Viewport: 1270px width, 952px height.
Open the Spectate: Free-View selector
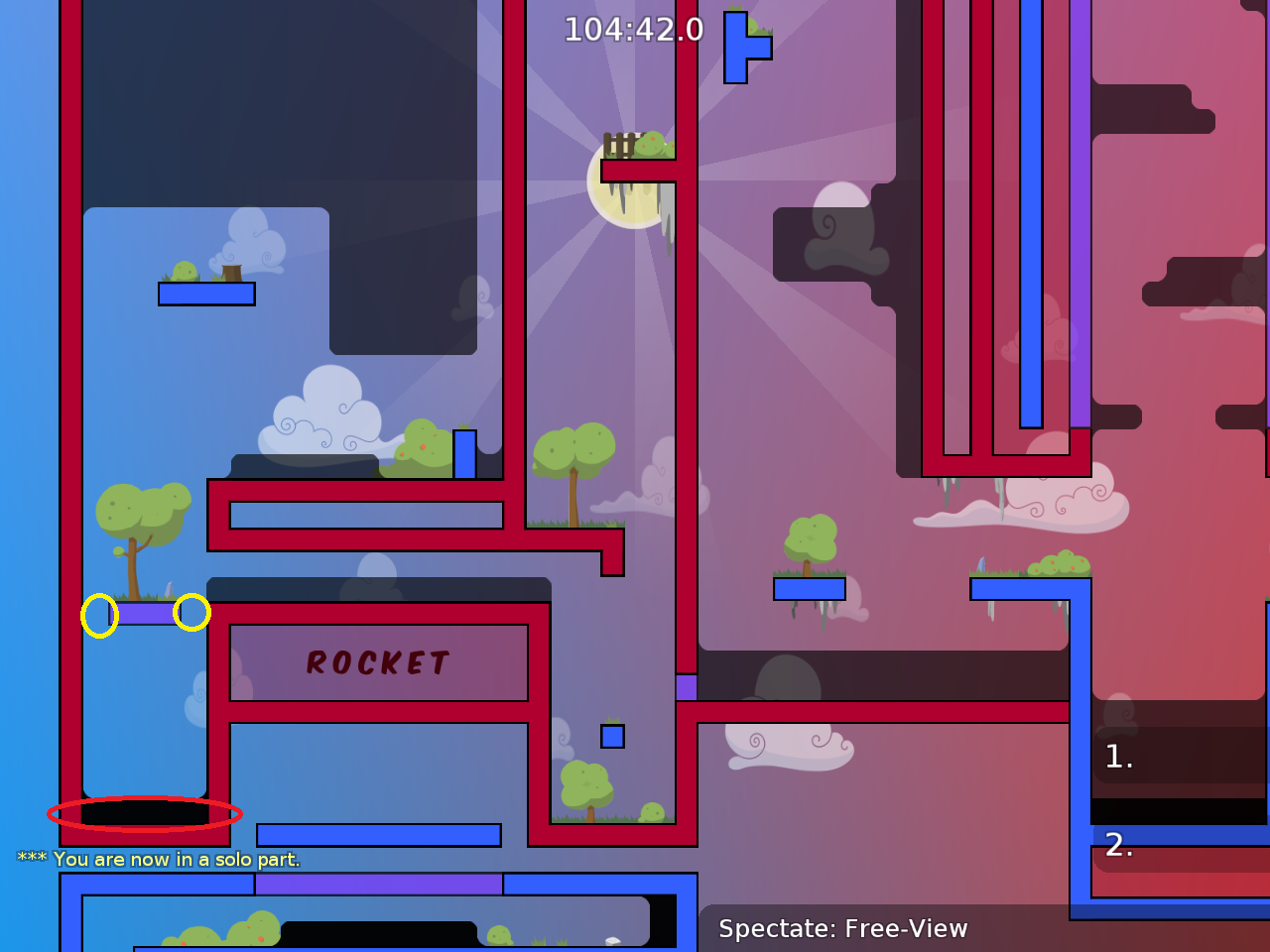(x=842, y=929)
